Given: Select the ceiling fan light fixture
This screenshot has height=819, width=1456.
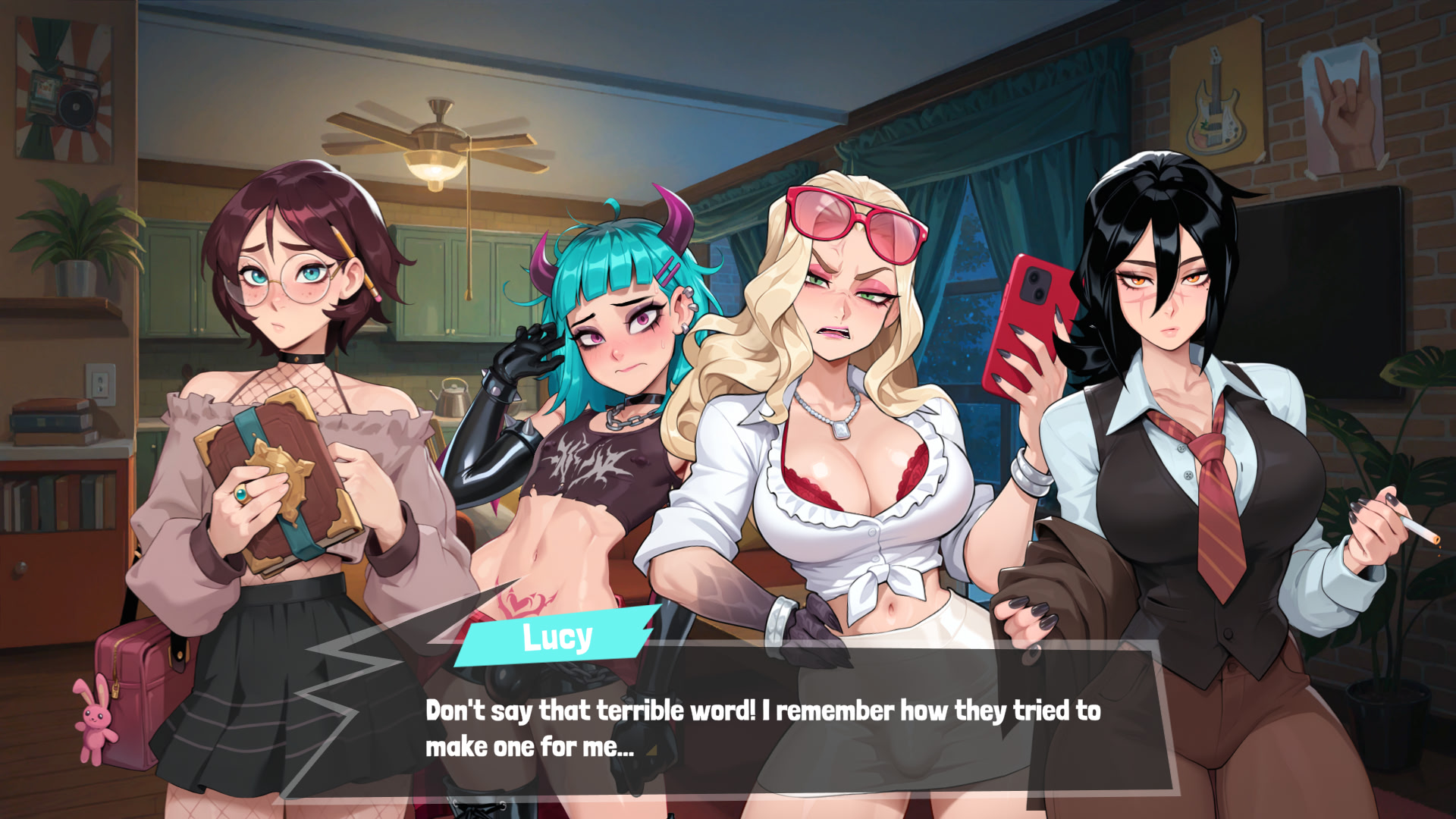Looking at the screenshot, I should click(x=435, y=167).
